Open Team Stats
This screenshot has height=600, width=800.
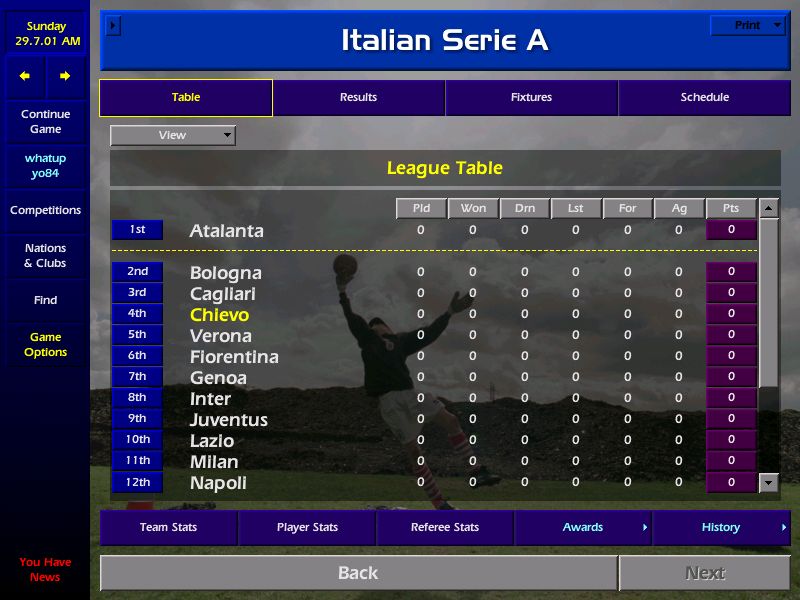[168, 527]
